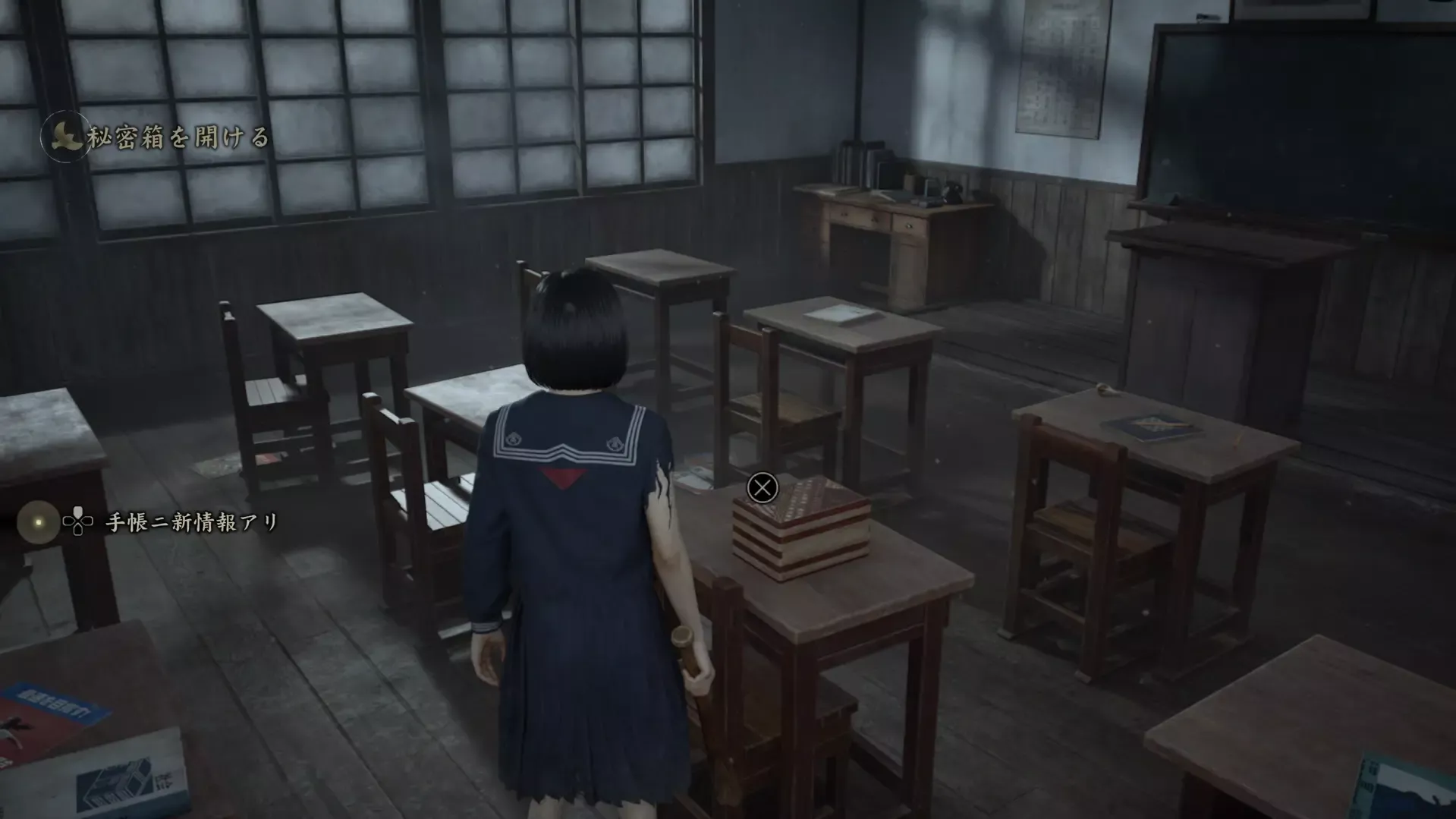Enable the X prompt above the puzzle box
This screenshot has width=1456, height=819.
[x=762, y=487]
